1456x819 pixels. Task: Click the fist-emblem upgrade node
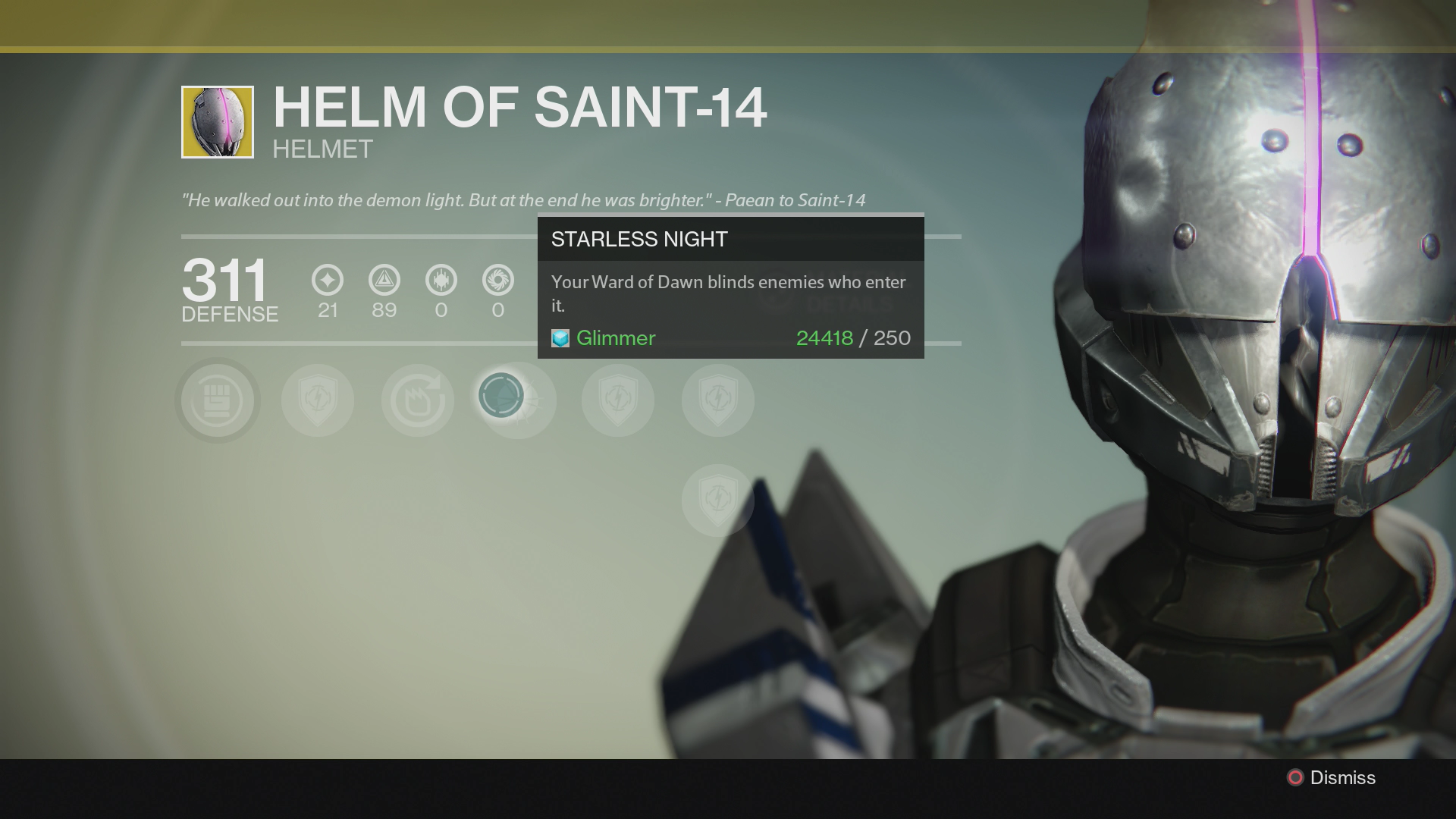217,400
